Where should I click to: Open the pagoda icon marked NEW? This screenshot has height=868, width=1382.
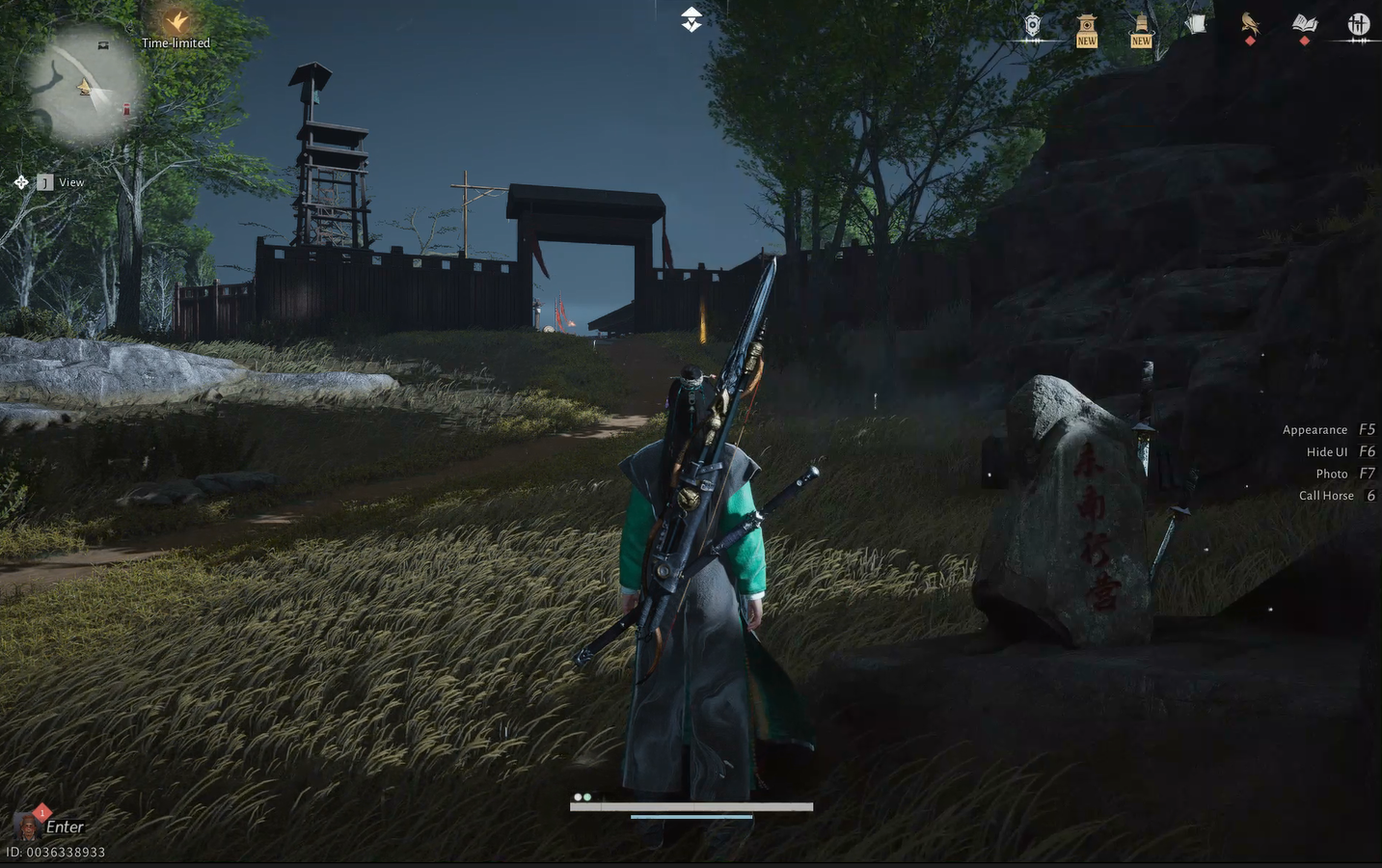(1086, 25)
